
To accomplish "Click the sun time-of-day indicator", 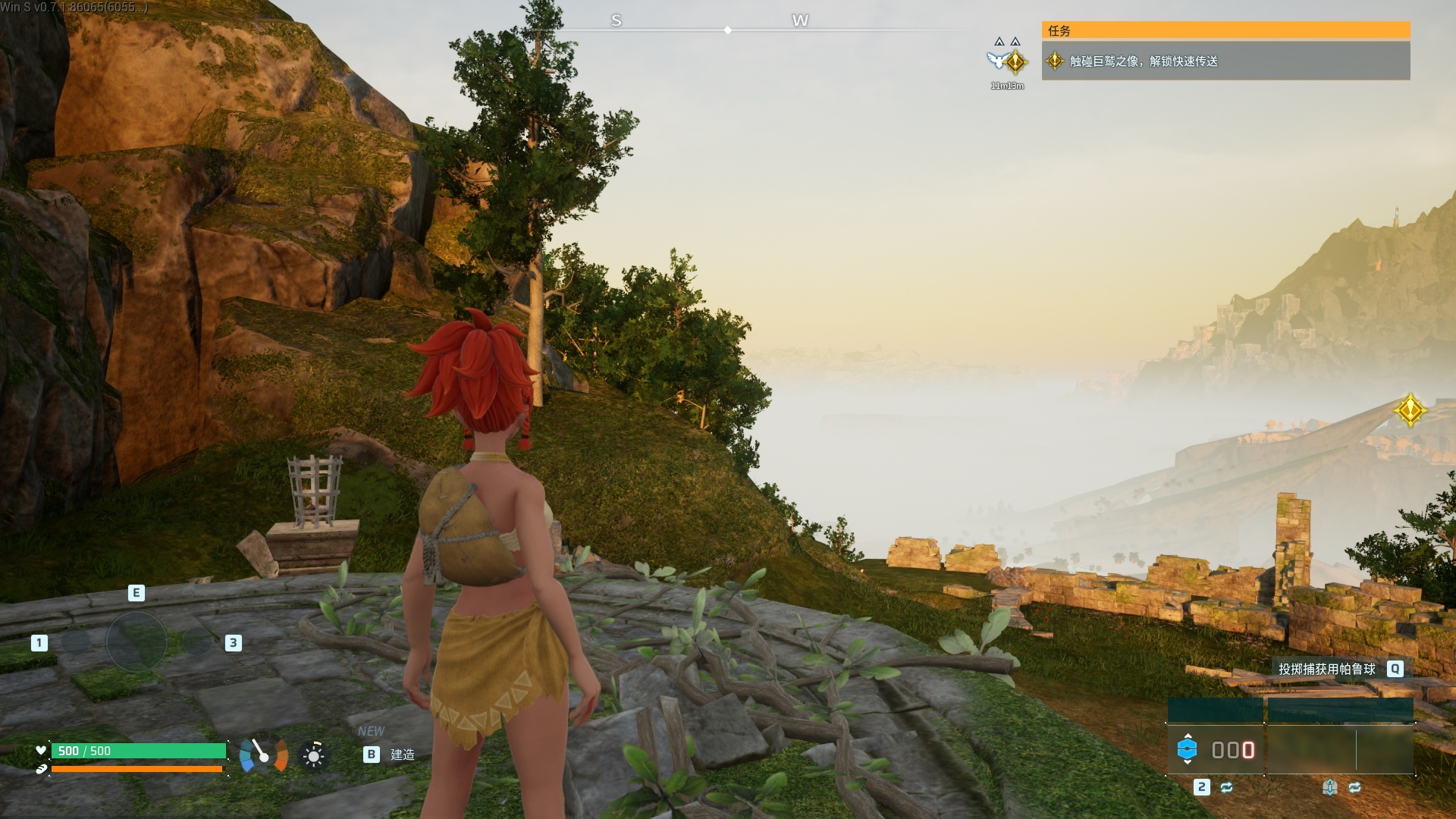I will (313, 755).
